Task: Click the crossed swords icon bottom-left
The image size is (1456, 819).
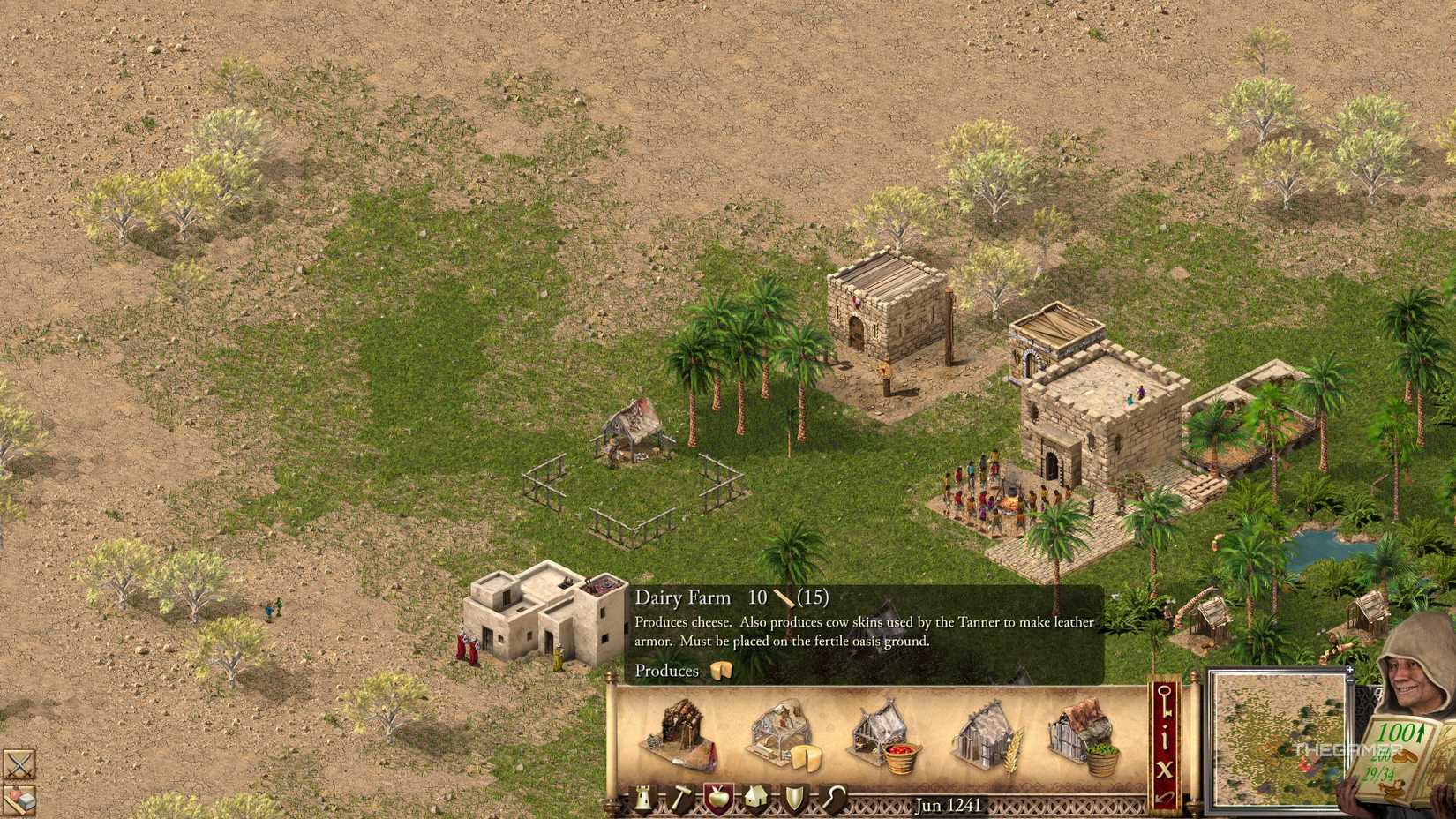Action: [19, 763]
